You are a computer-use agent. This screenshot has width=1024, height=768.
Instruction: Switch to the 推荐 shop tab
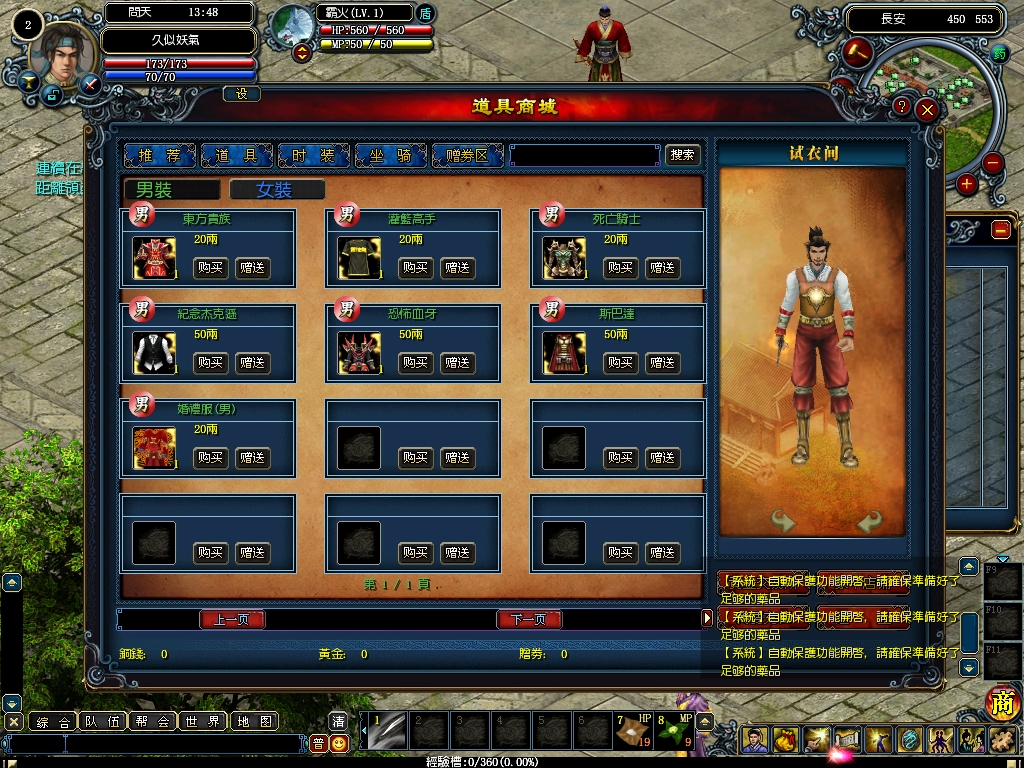coord(160,155)
